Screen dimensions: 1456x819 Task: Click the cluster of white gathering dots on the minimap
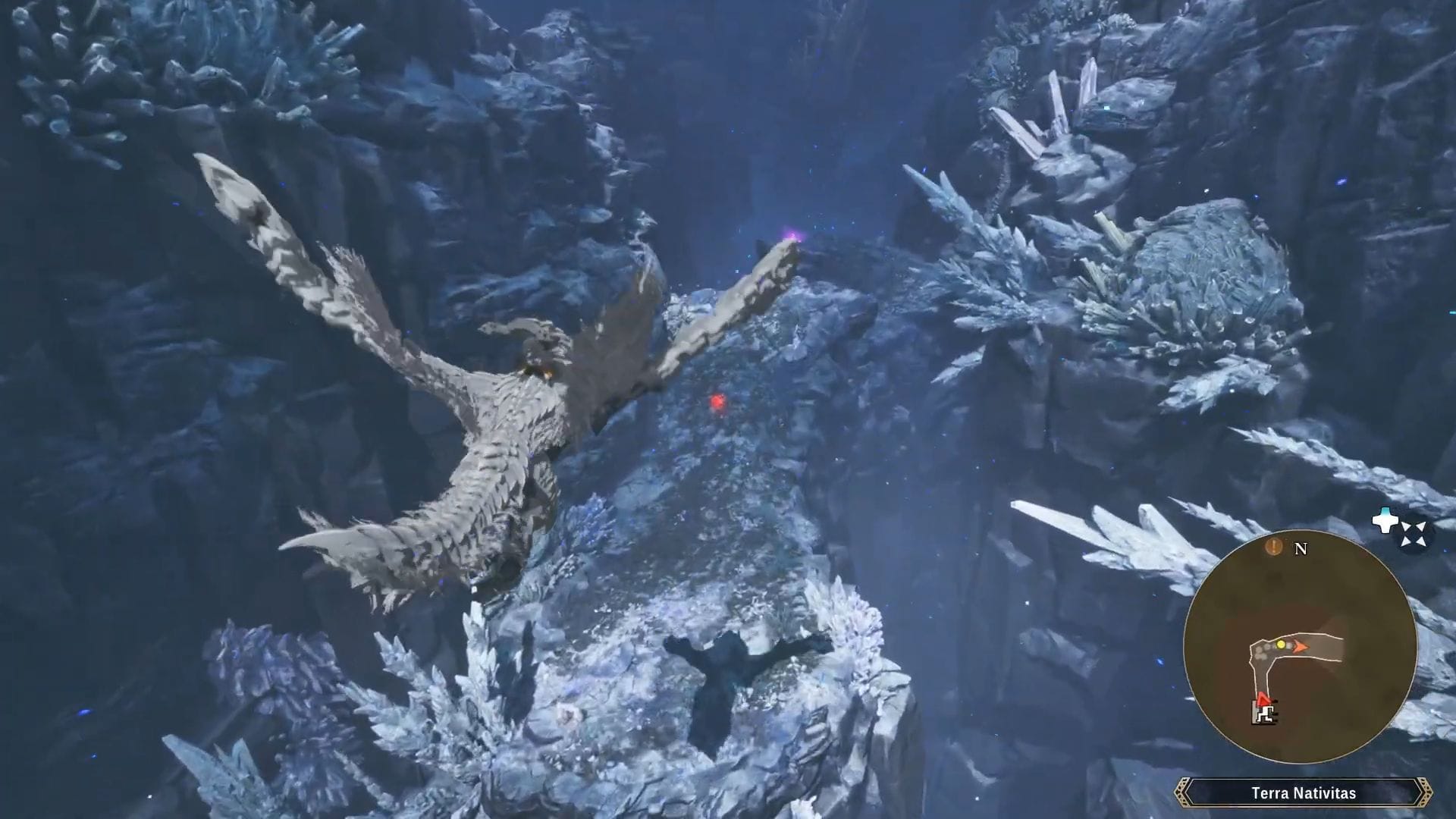(1261, 652)
